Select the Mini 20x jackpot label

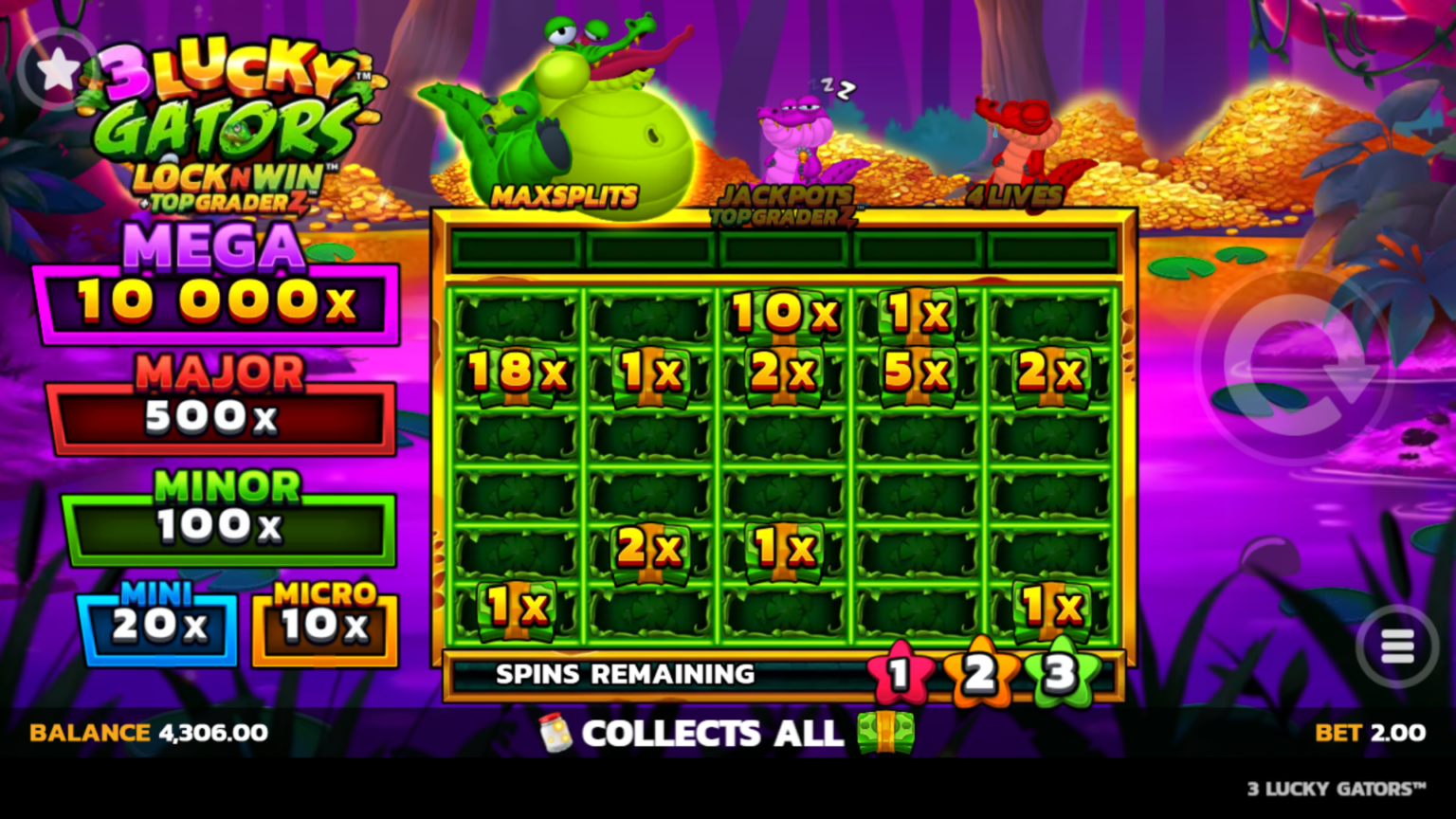tap(157, 625)
